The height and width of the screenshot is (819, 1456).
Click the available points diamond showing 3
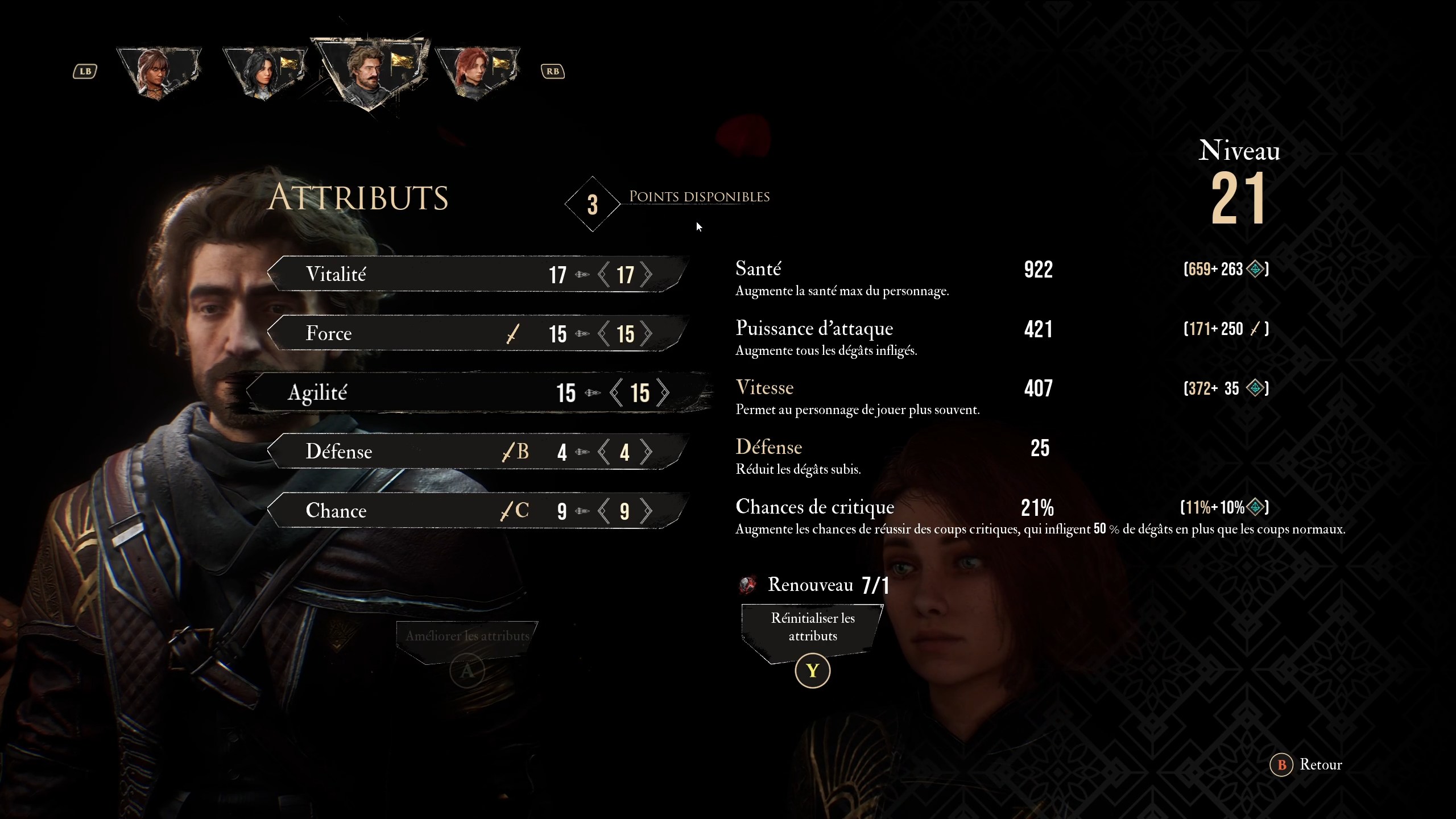592,203
